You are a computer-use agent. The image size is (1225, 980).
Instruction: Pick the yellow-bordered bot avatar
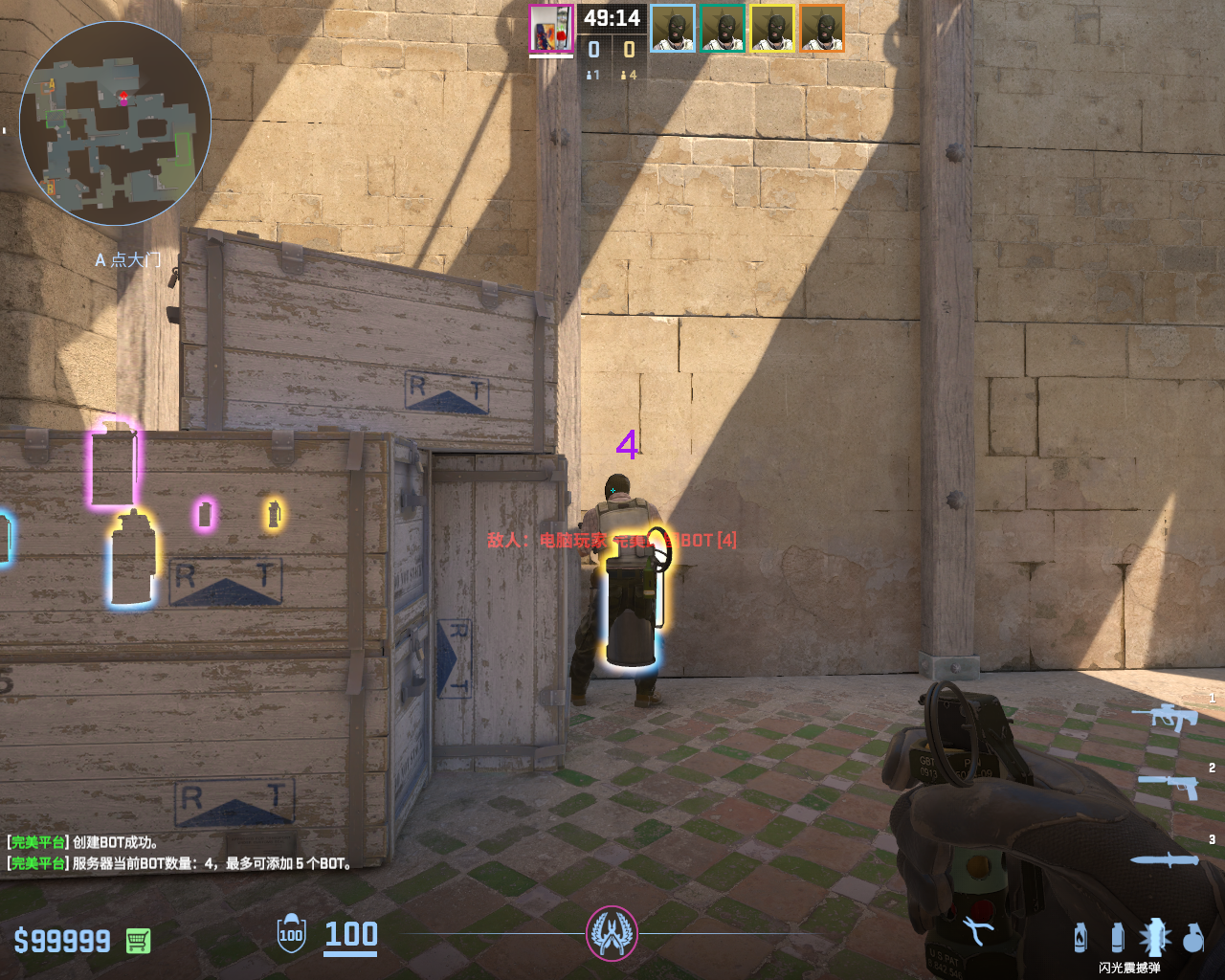pyautogui.click(x=772, y=29)
